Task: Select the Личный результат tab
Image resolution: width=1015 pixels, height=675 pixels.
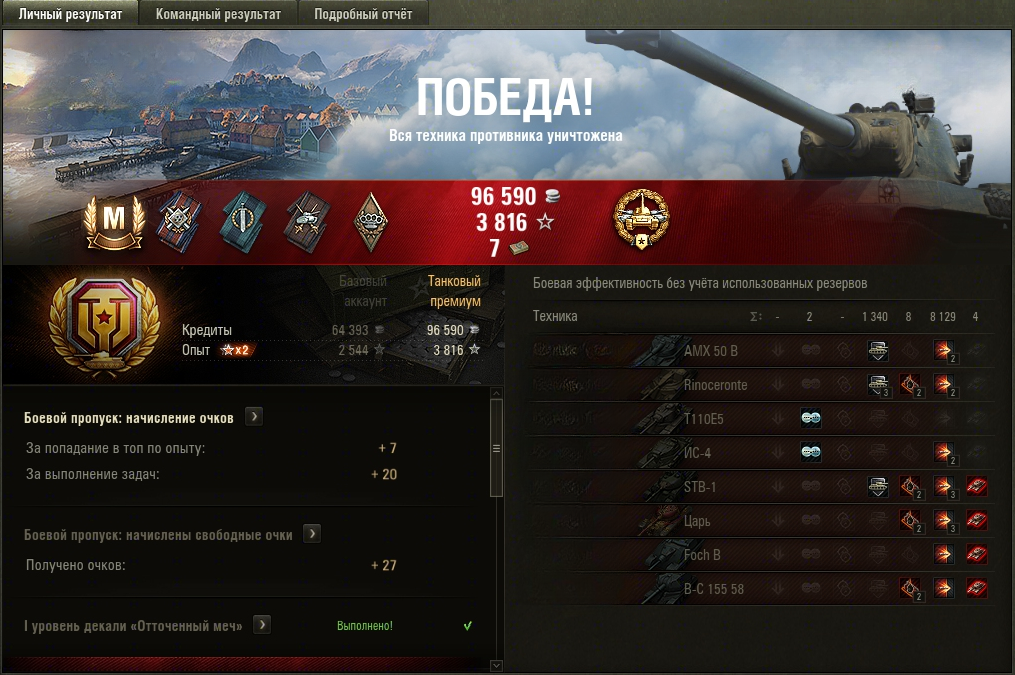Action: pyautogui.click(x=71, y=14)
